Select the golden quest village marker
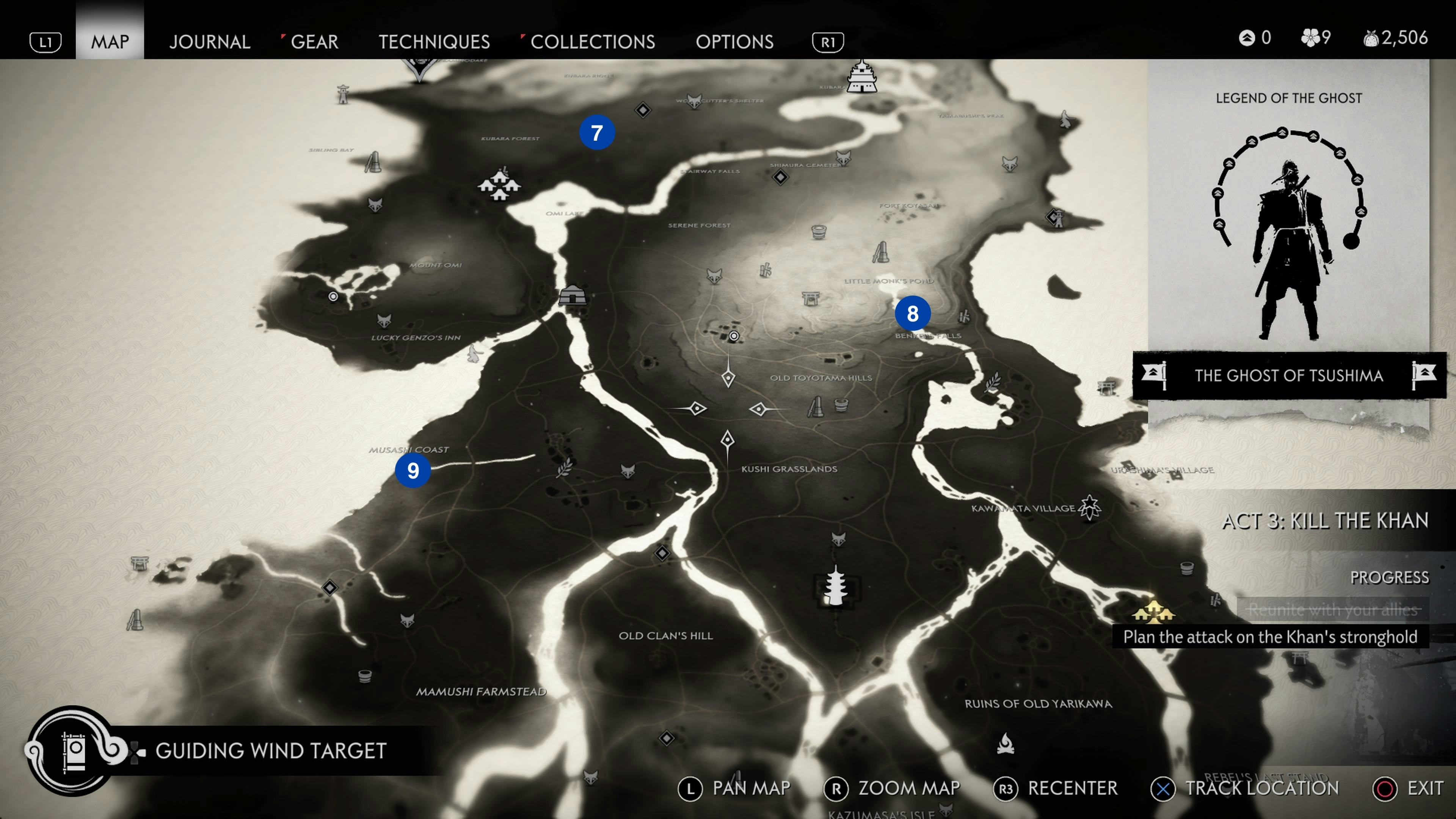Screen dimensions: 1456x819 point(1153,612)
